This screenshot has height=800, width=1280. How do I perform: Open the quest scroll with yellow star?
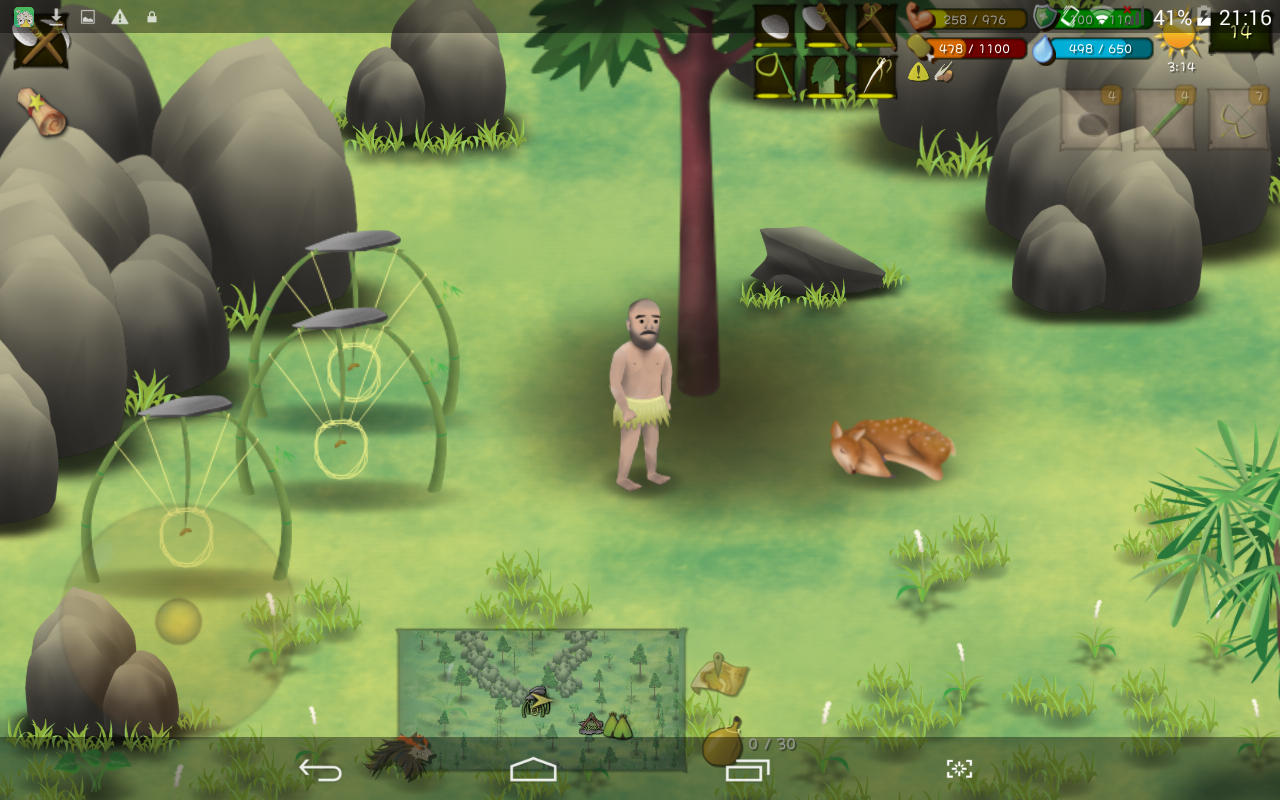[x=42, y=111]
